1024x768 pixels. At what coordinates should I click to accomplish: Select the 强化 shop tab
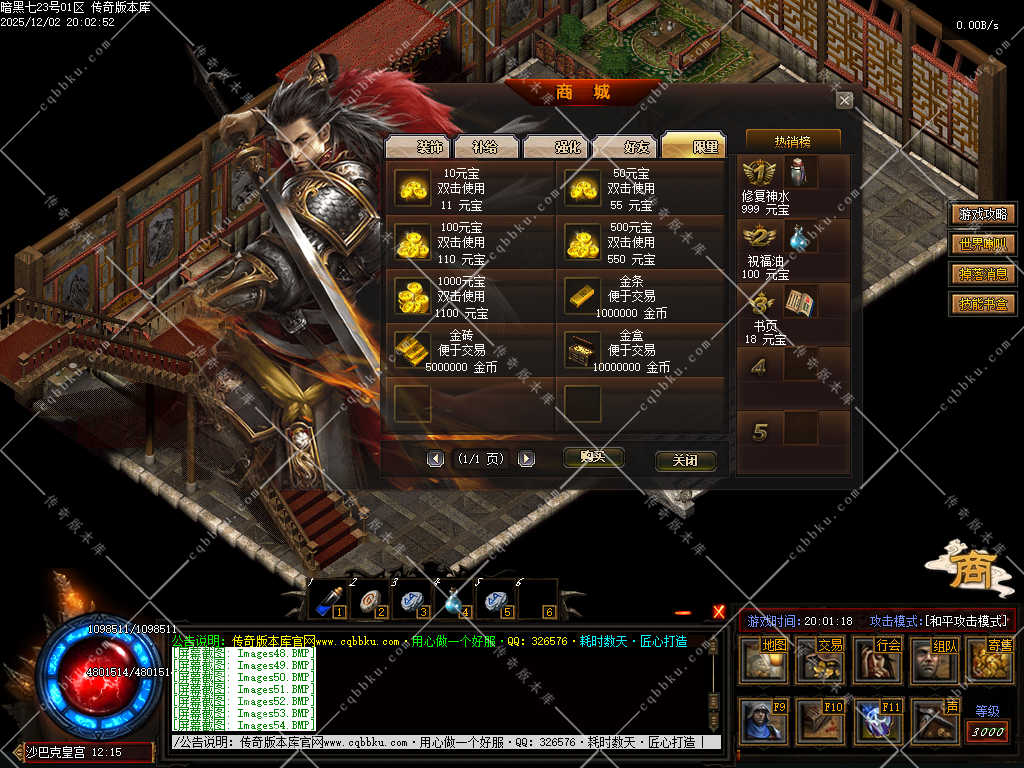556,146
